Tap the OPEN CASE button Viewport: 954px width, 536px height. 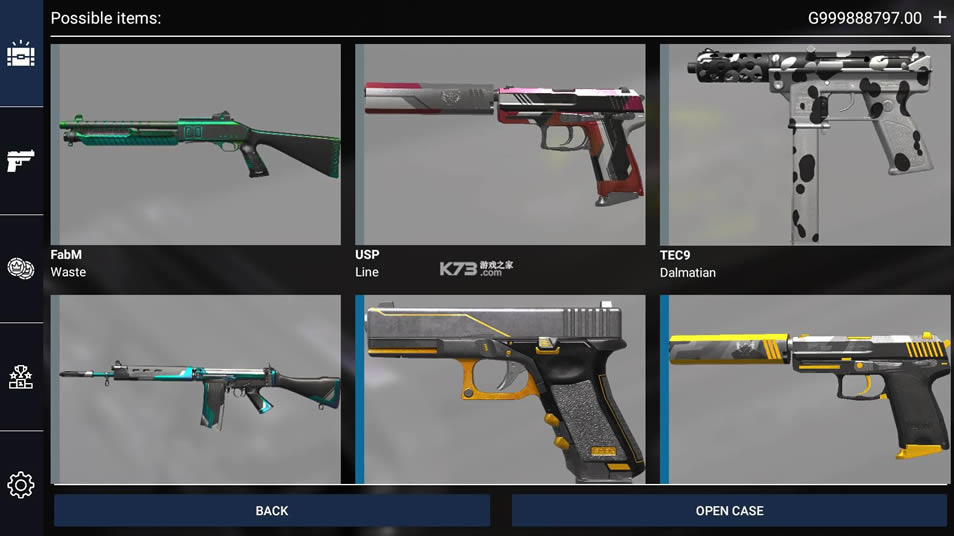click(729, 510)
